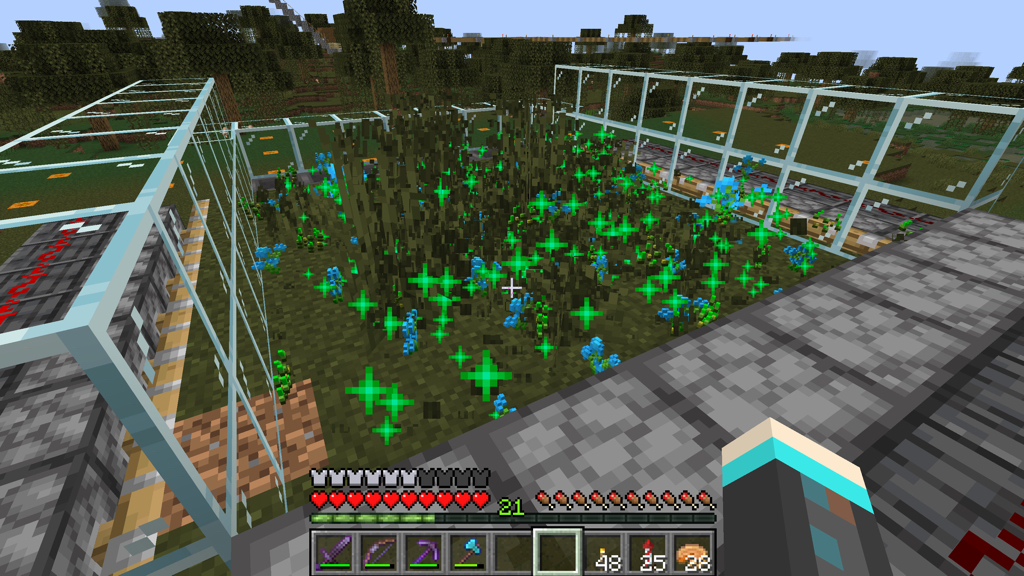Switch to the diamond axe slot
The image size is (1024, 576).
pyautogui.click(x=468, y=551)
